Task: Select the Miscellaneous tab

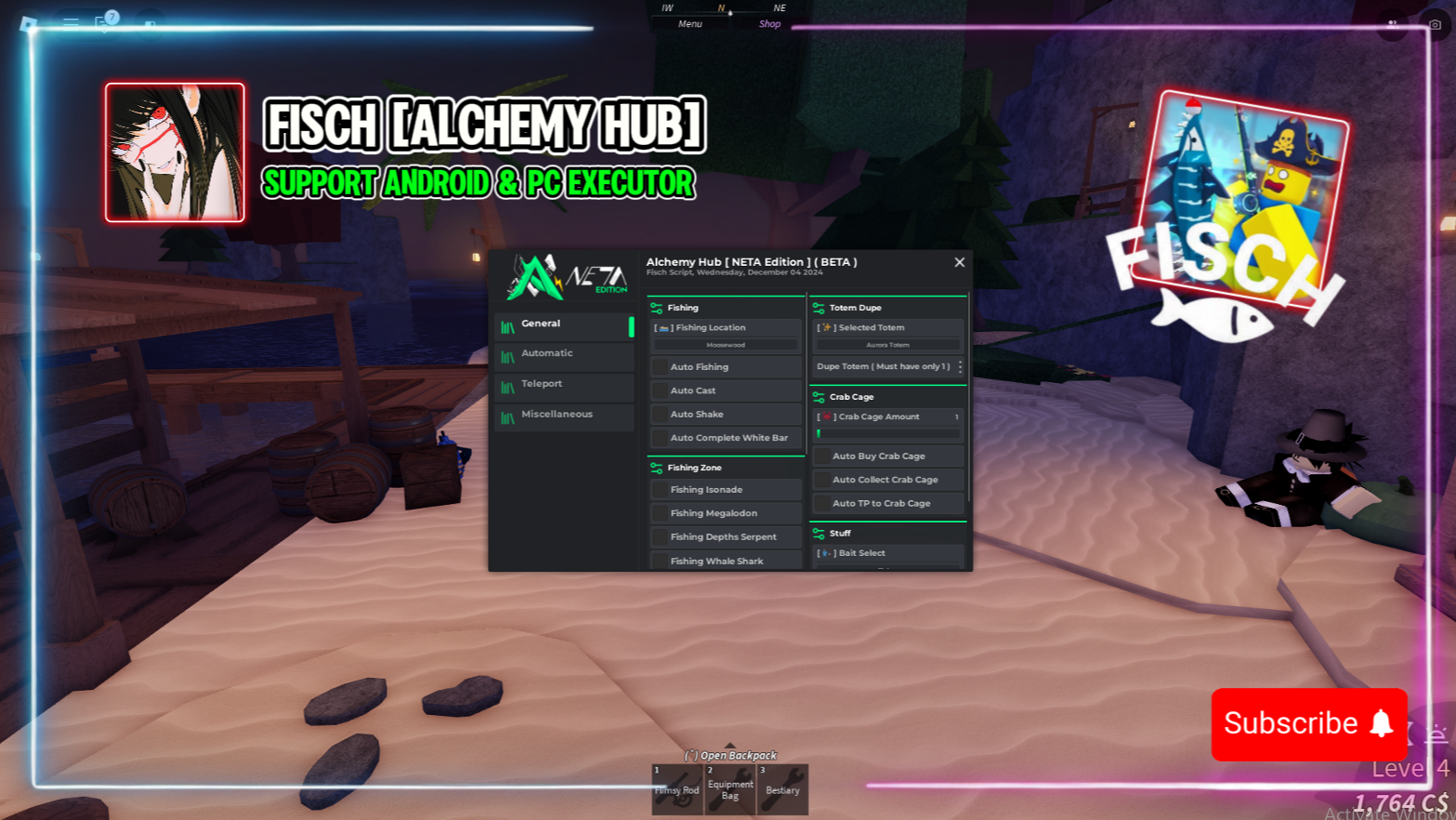Action: (x=564, y=415)
